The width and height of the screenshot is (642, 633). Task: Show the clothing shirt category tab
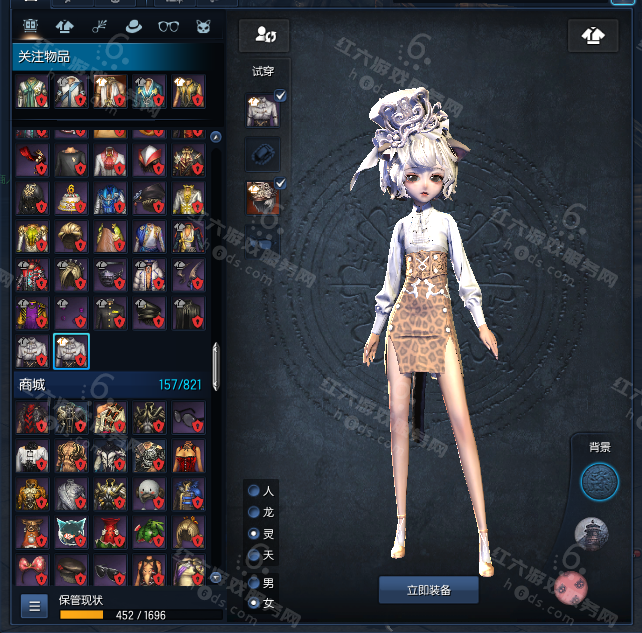tap(65, 26)
